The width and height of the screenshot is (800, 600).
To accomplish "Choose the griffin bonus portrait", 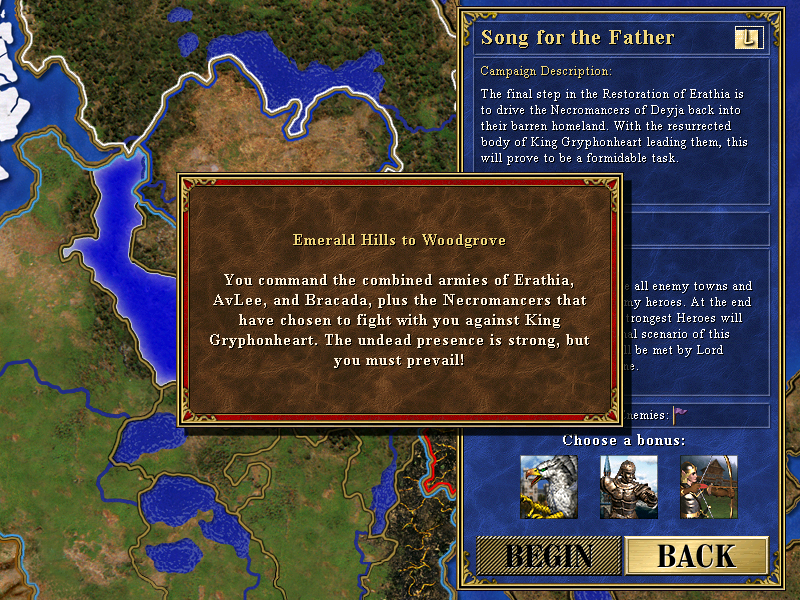I will point(549,486).
